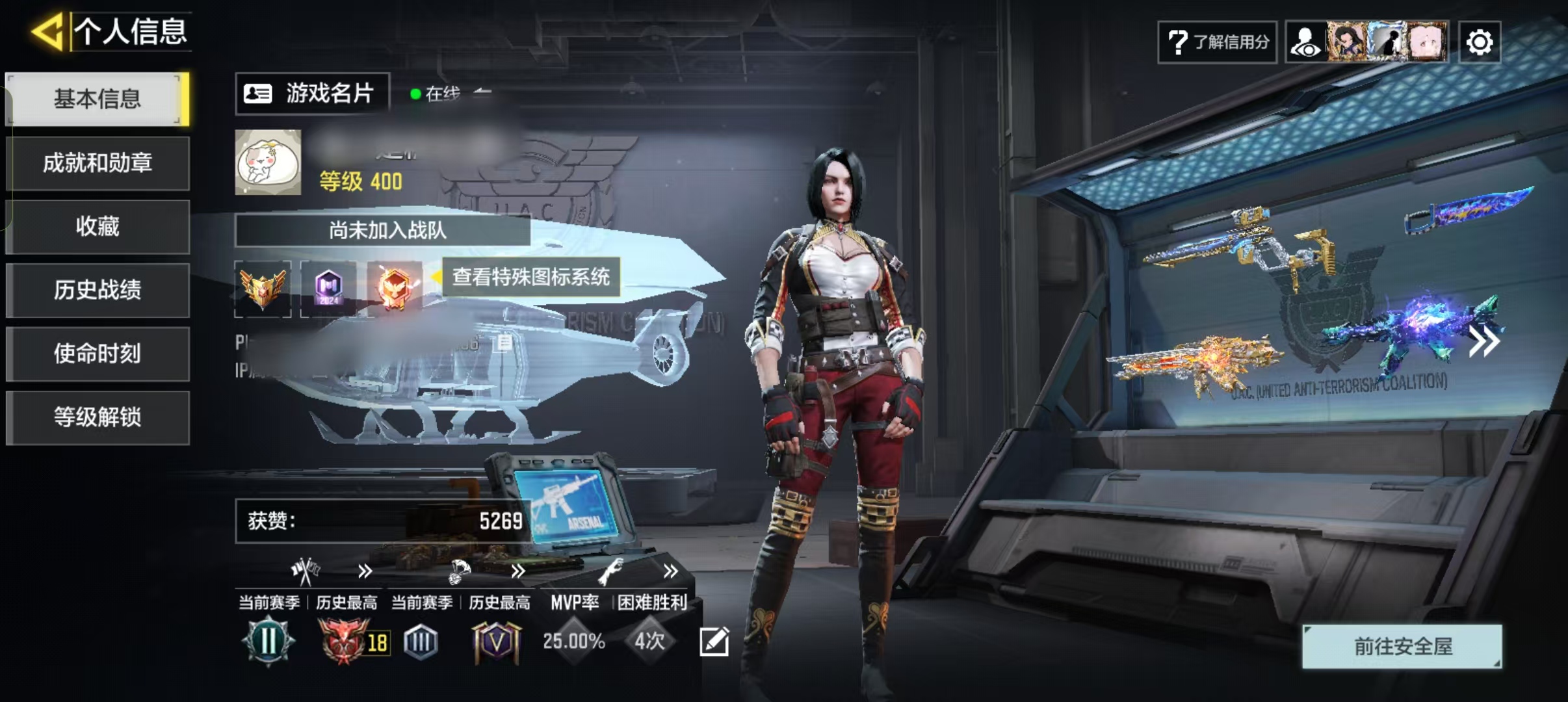
Task: Open 查看特殊图标系统
Action: [530, 277]
